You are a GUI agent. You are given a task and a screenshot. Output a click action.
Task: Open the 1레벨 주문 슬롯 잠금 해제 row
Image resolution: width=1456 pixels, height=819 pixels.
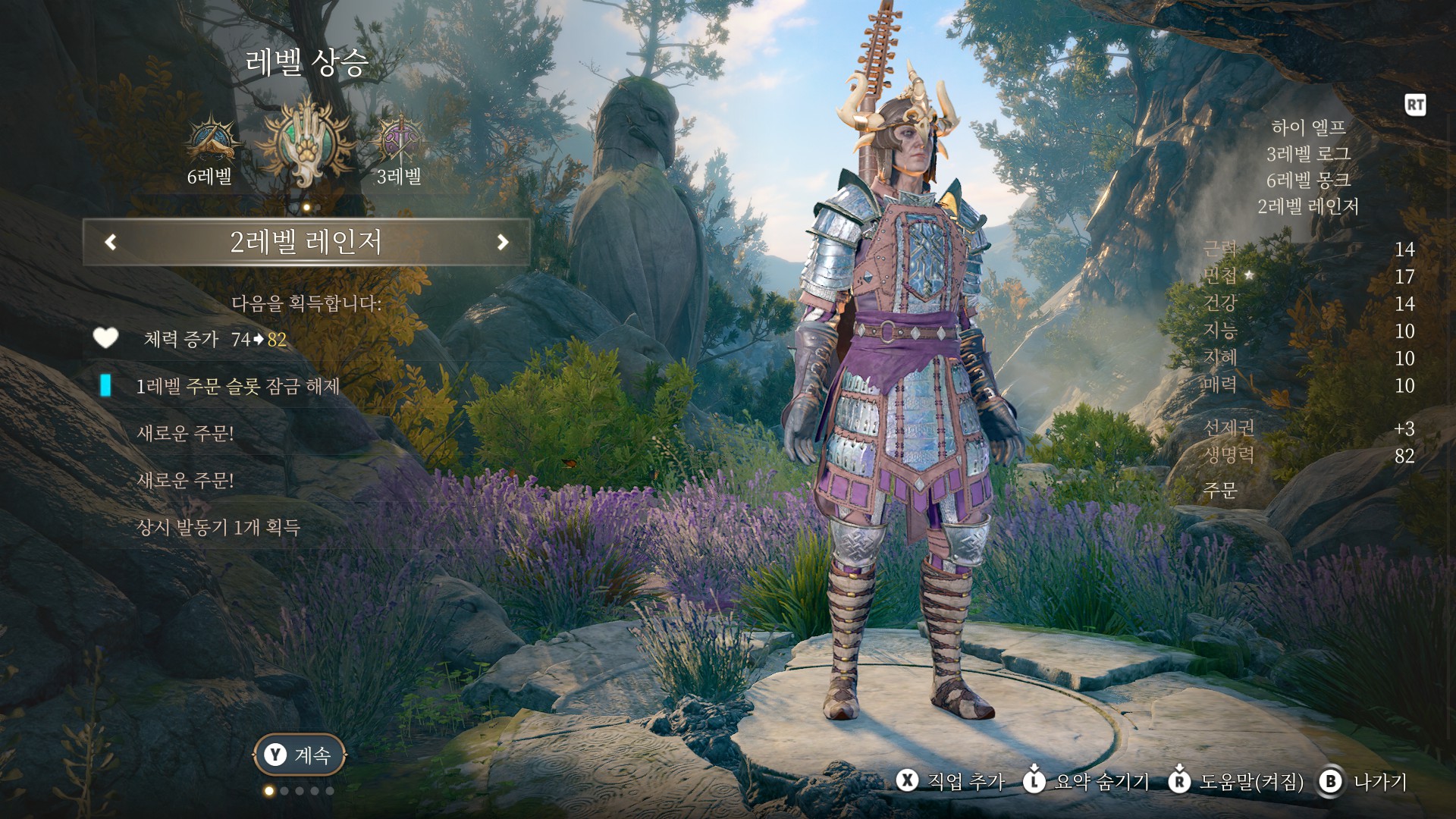(x=237, y=386)
